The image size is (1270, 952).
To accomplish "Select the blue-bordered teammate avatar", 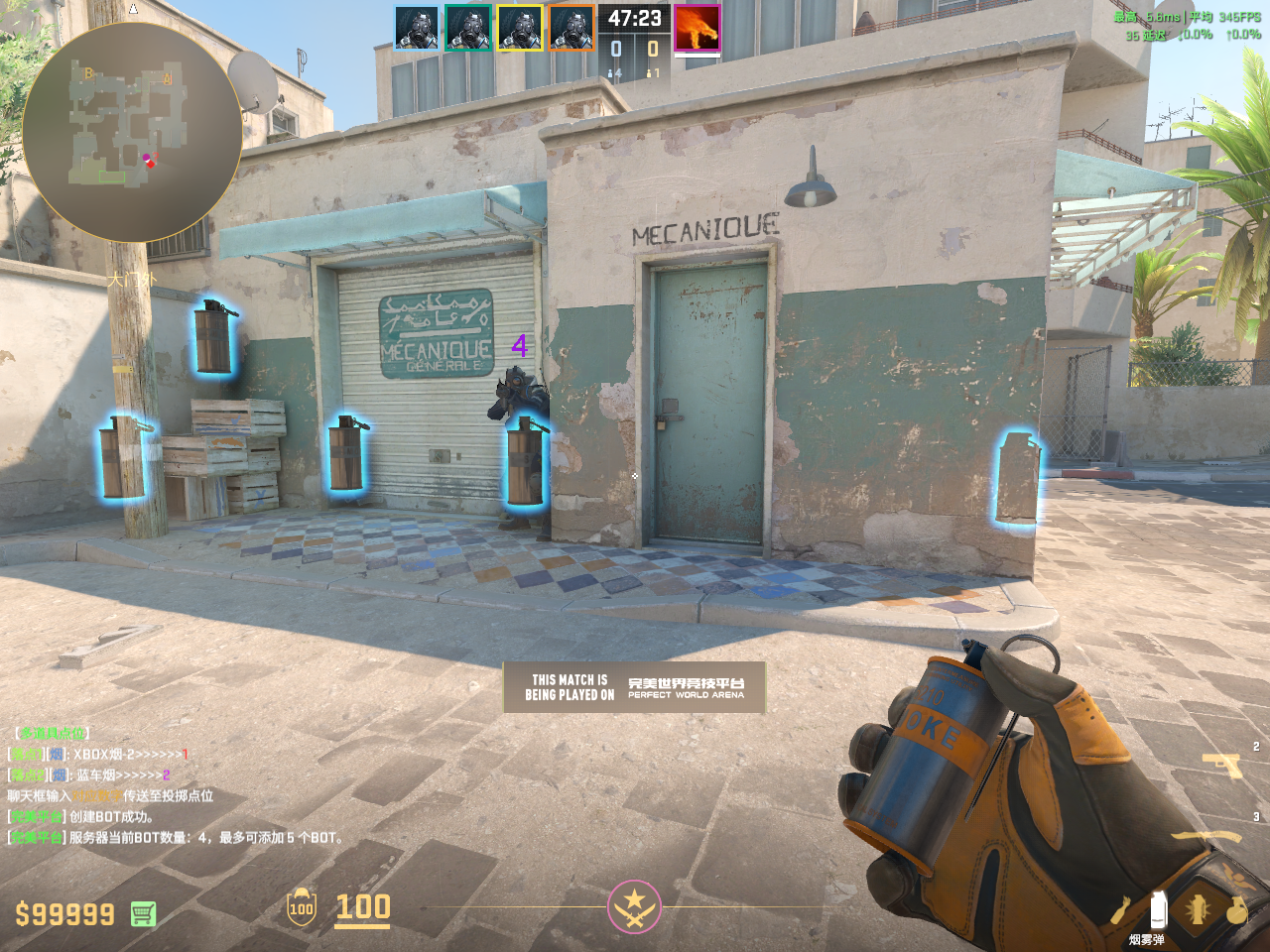I will (x=417, y=28).
